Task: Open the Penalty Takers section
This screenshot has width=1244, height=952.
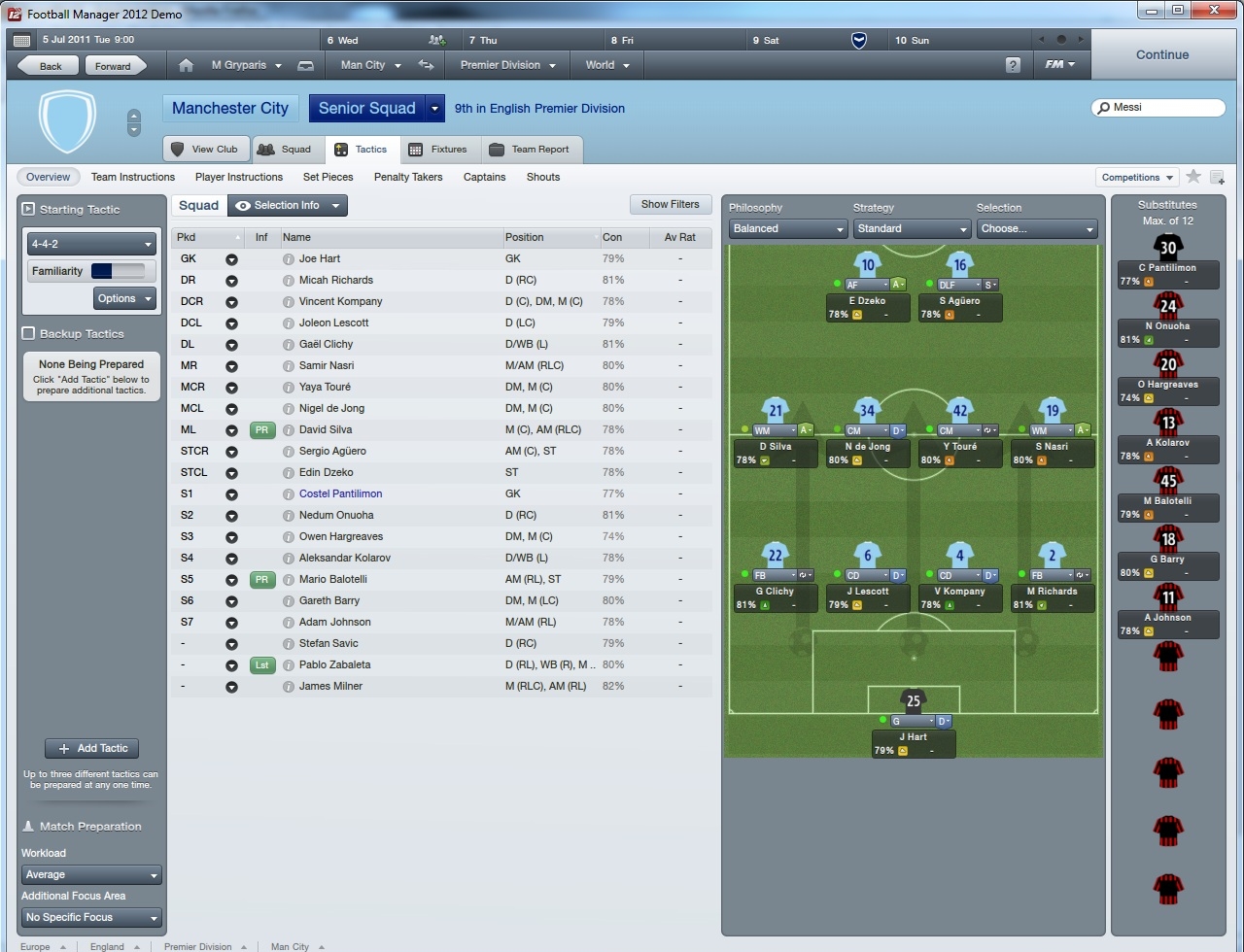Action: [407, 177]
